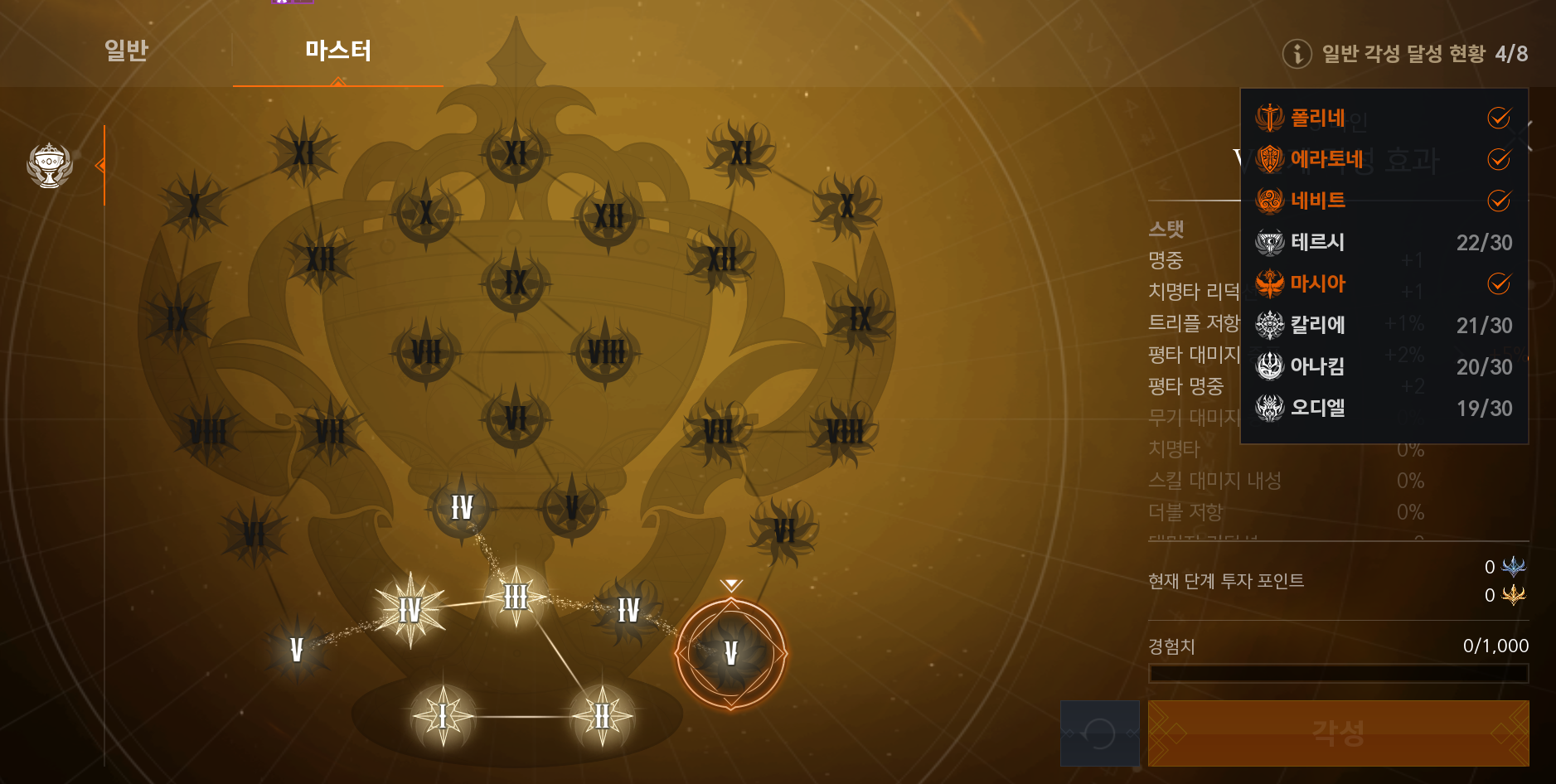Image resolution: width=1556 pixels, height=784 pixels.
Task: Select 아나킴 from the list
Action: pos(1383,366)
